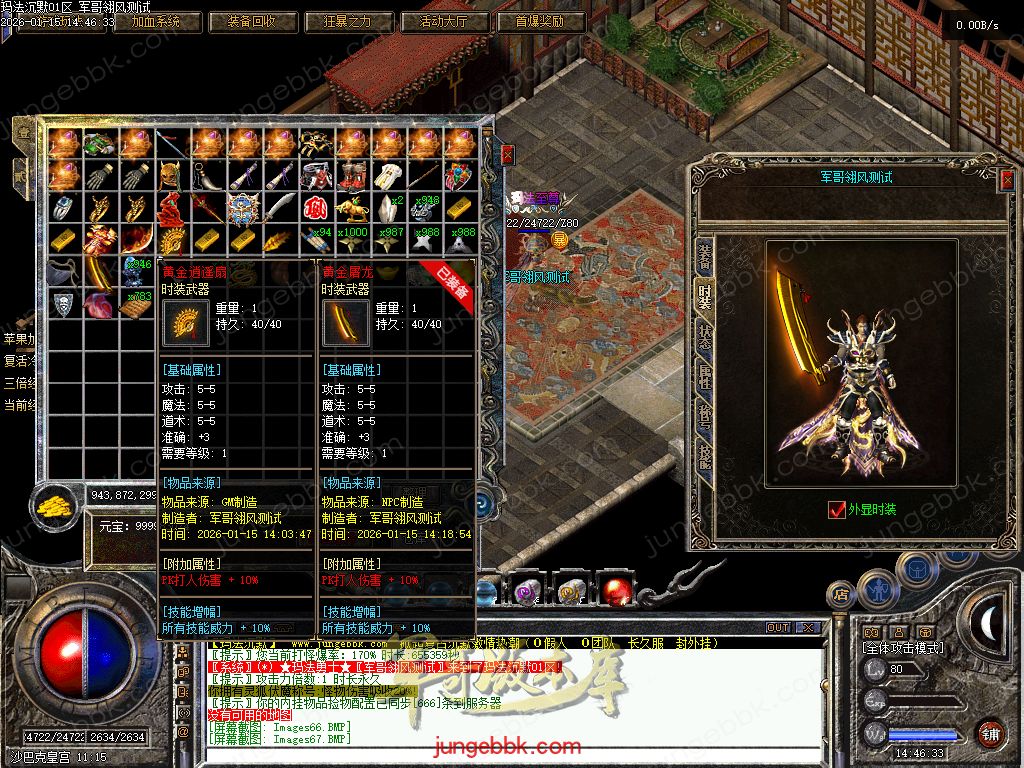Select the skull shield item

tap(63, 304)
